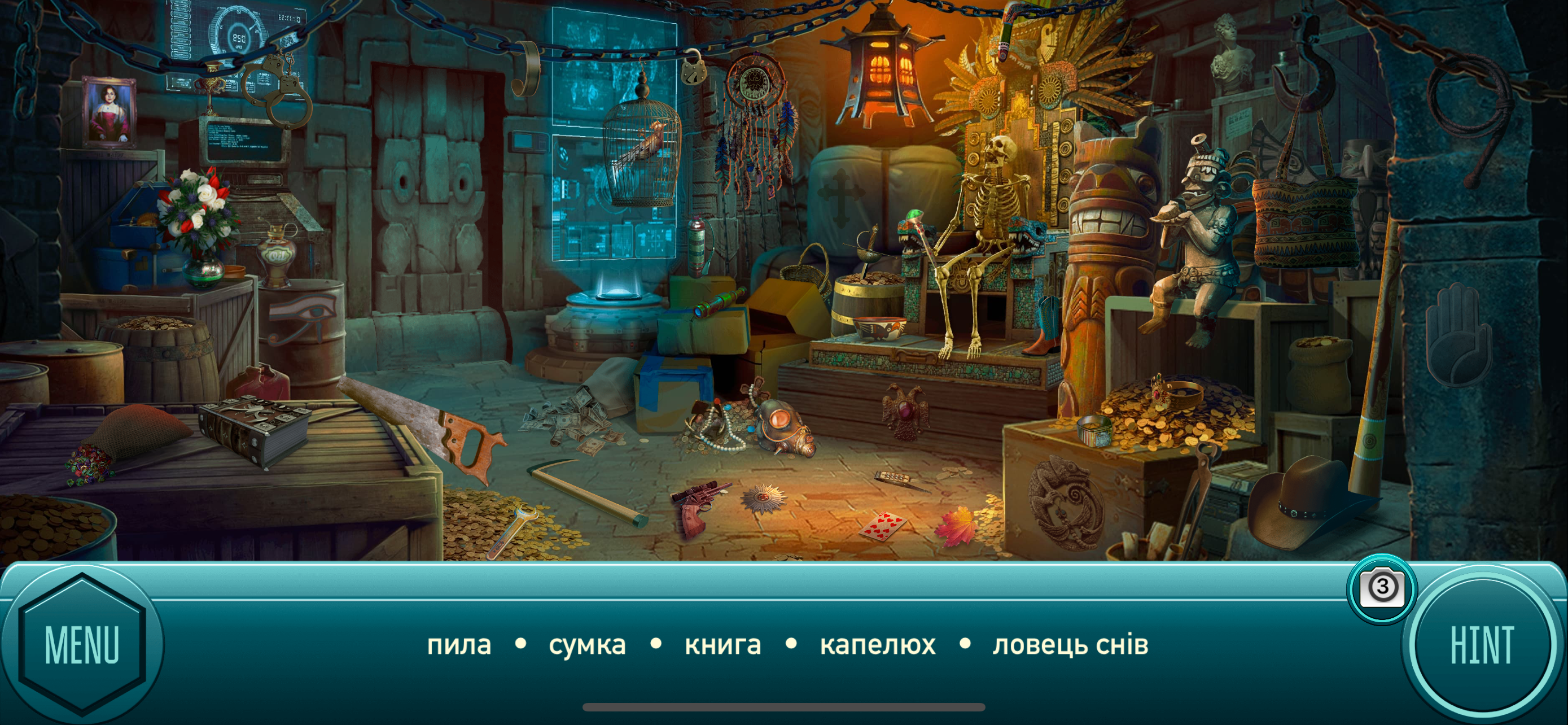The image size is (1568, 725).
Task: Select the word 'пила' in the object list
Action: click(x=458, y=647)
